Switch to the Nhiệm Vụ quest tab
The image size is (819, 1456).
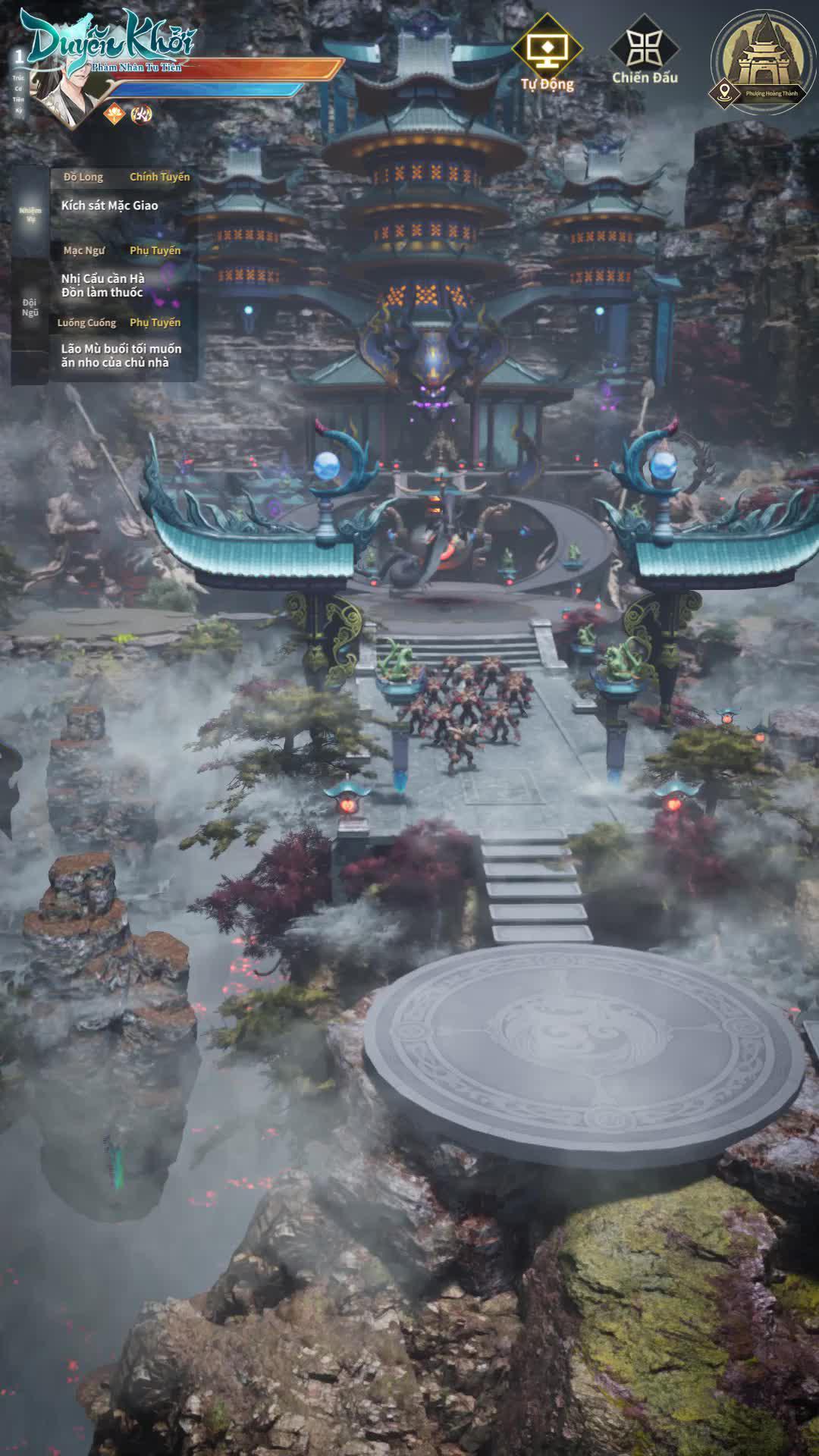(x=30, y=214)
